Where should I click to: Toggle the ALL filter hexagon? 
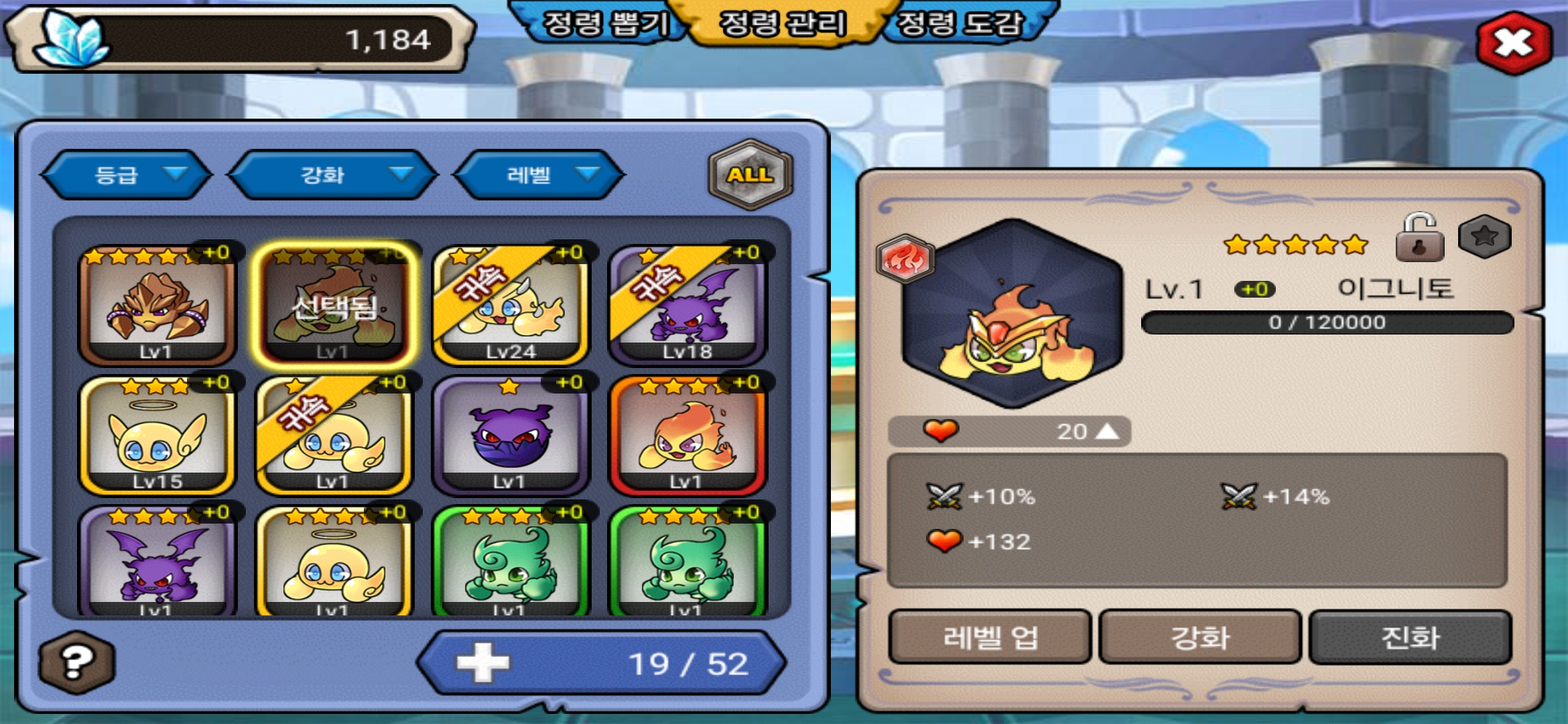tap(750, 174)
